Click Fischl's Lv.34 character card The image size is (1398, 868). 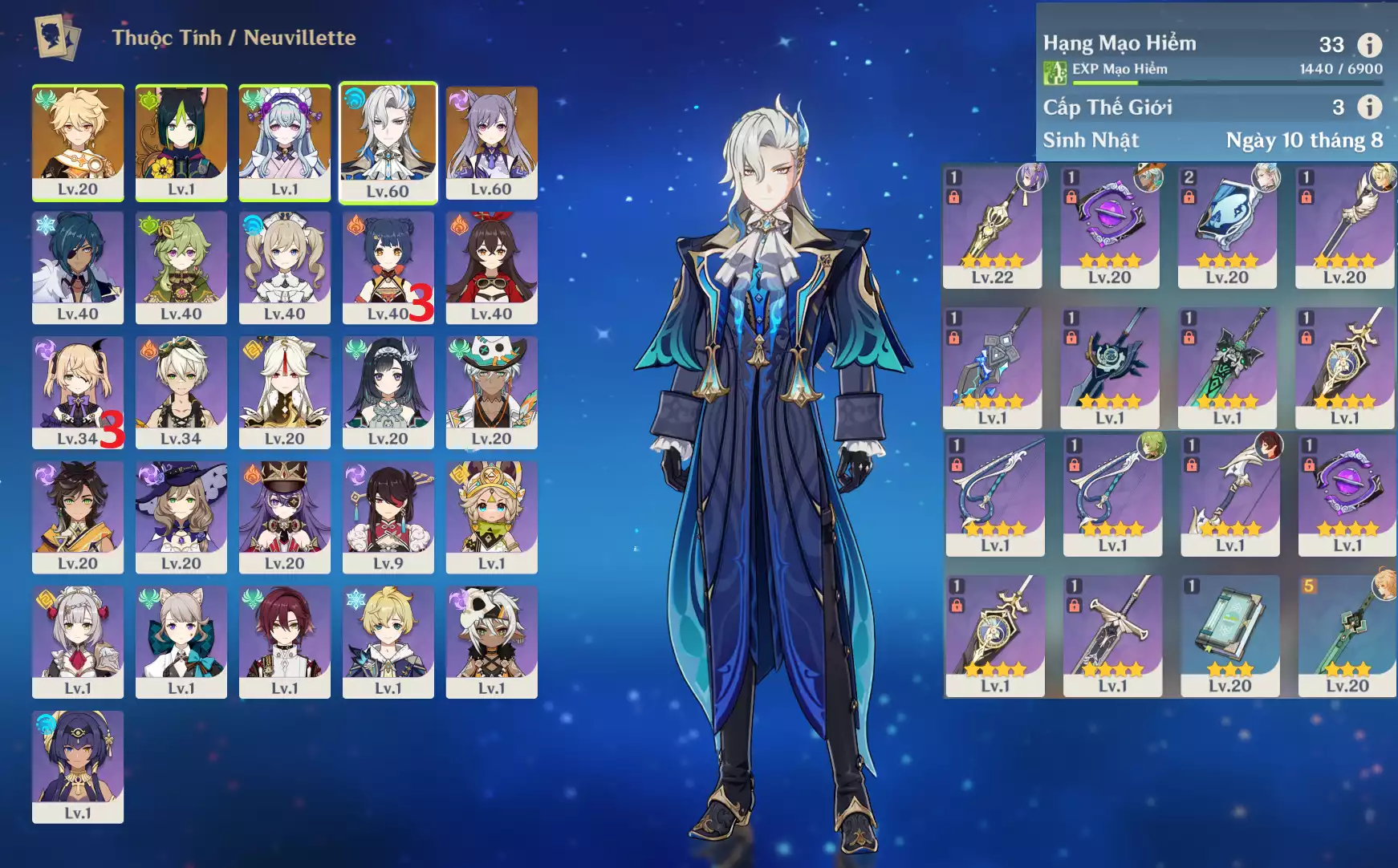point(78,392)
